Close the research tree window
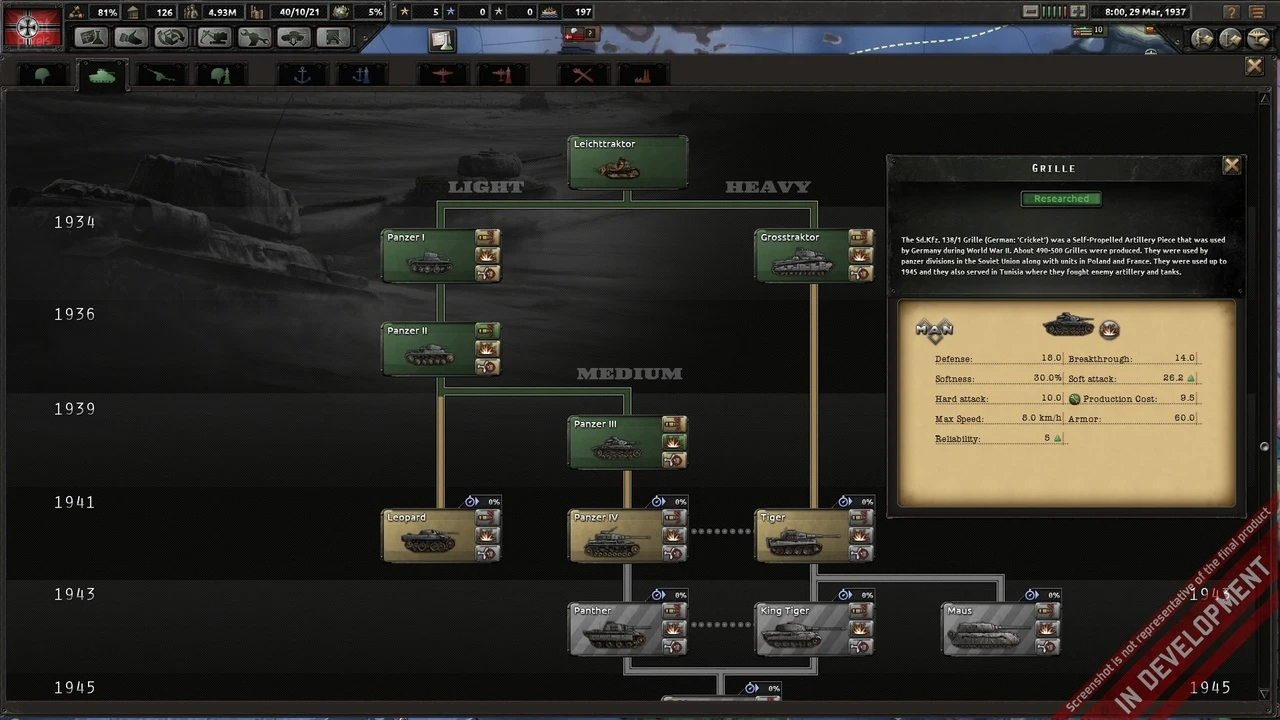 (1254, 66)
